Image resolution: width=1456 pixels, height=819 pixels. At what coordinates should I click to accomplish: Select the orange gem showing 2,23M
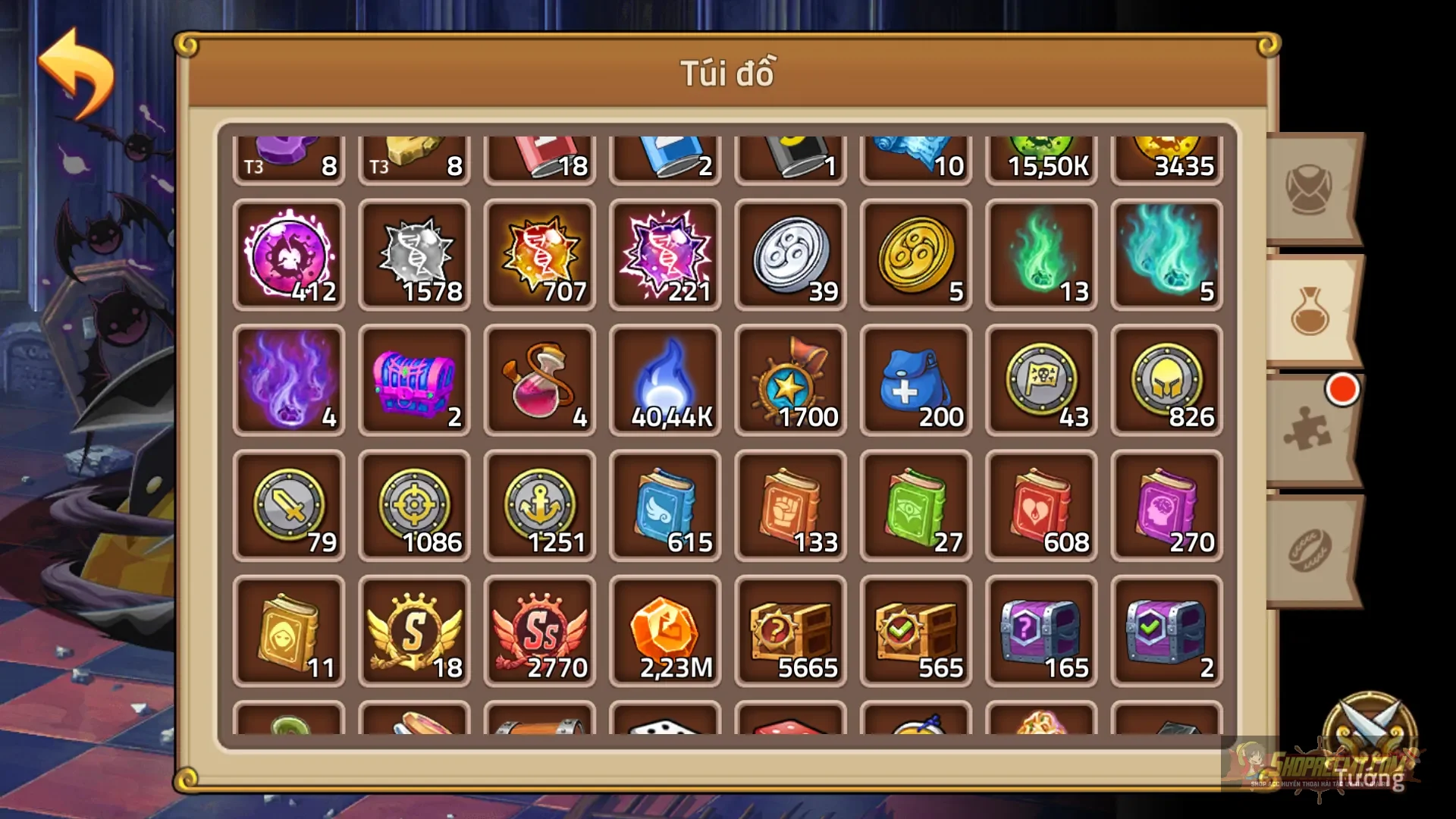point(666,632)
